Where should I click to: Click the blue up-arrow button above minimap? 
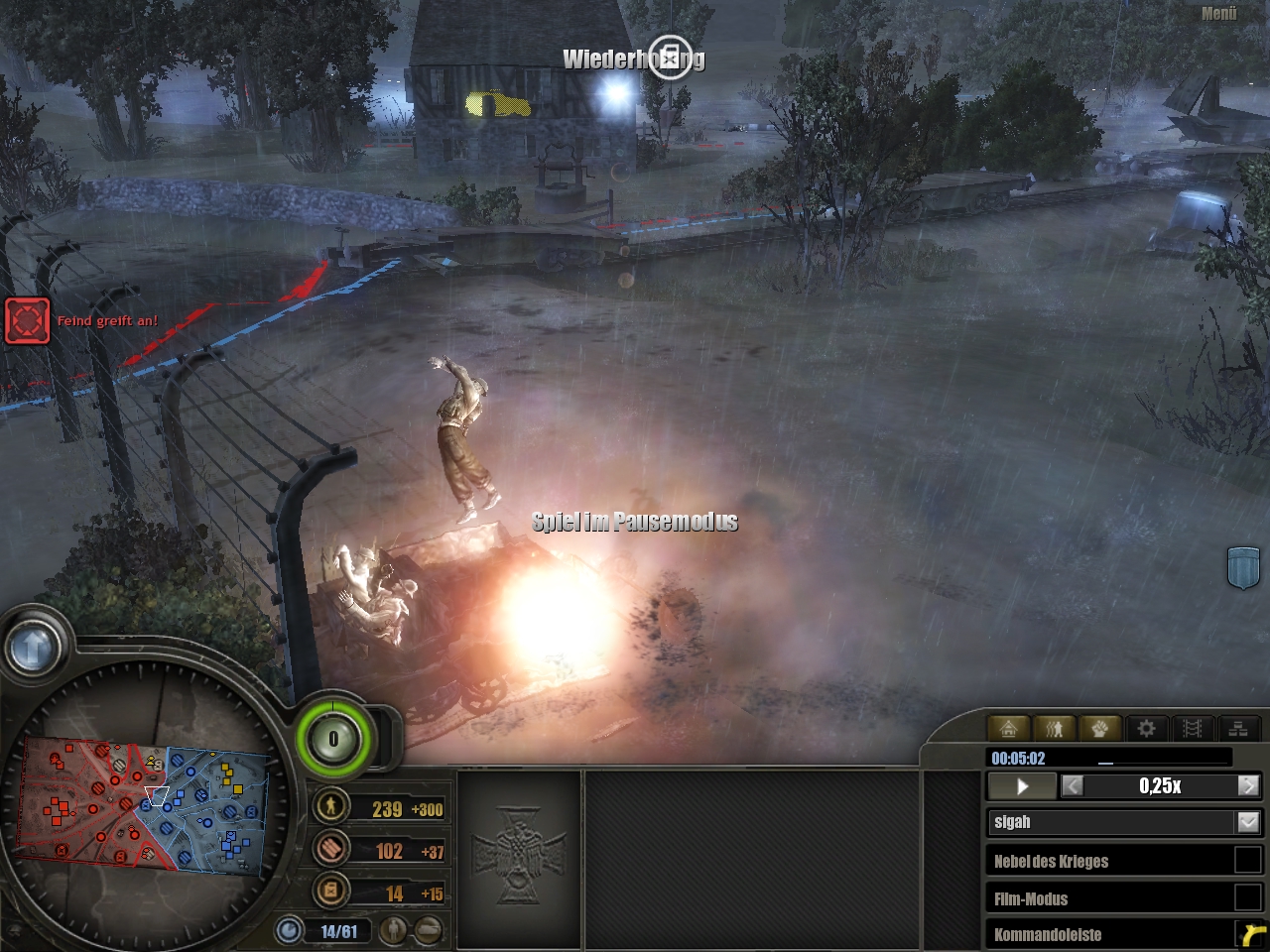coord(33,648)
